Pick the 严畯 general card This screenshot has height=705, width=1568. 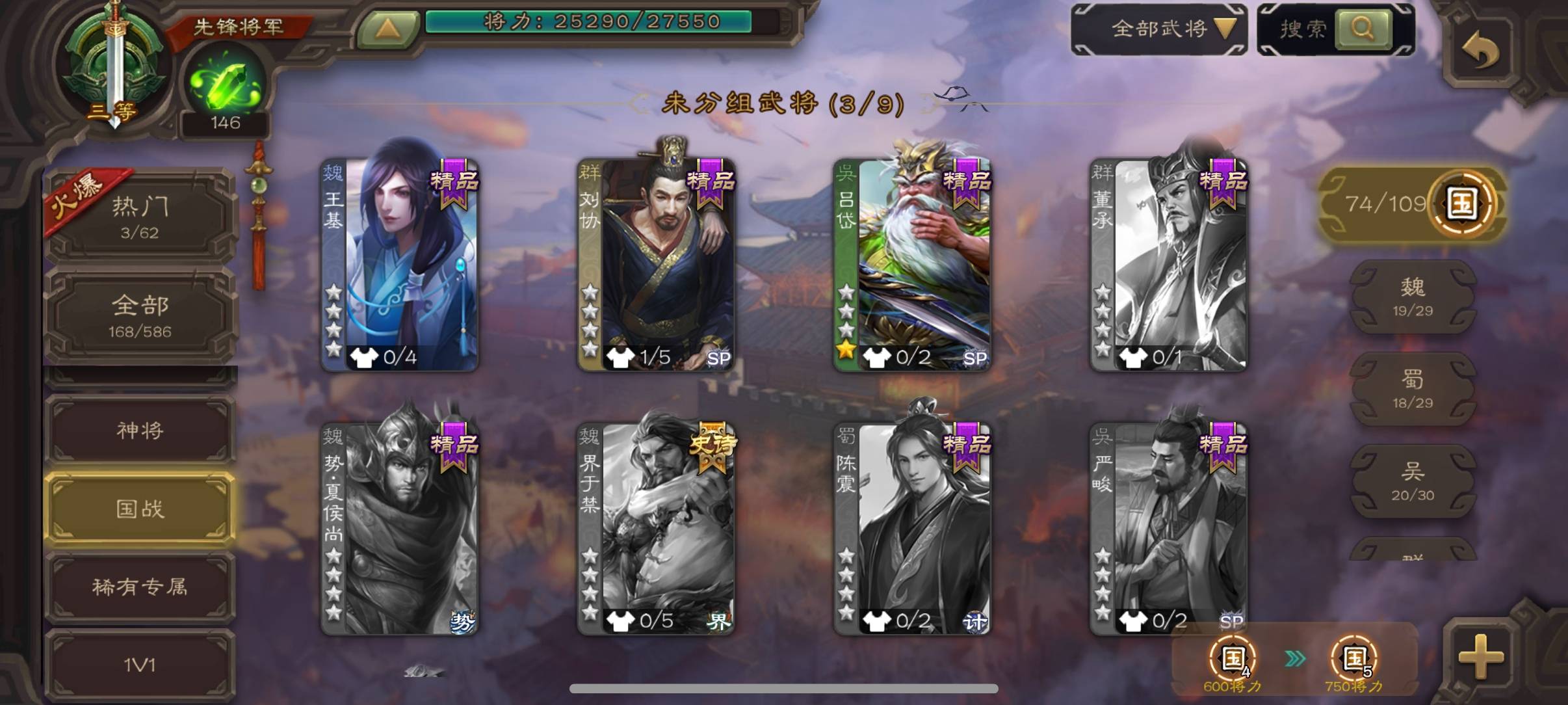[x=1168, y=529]
